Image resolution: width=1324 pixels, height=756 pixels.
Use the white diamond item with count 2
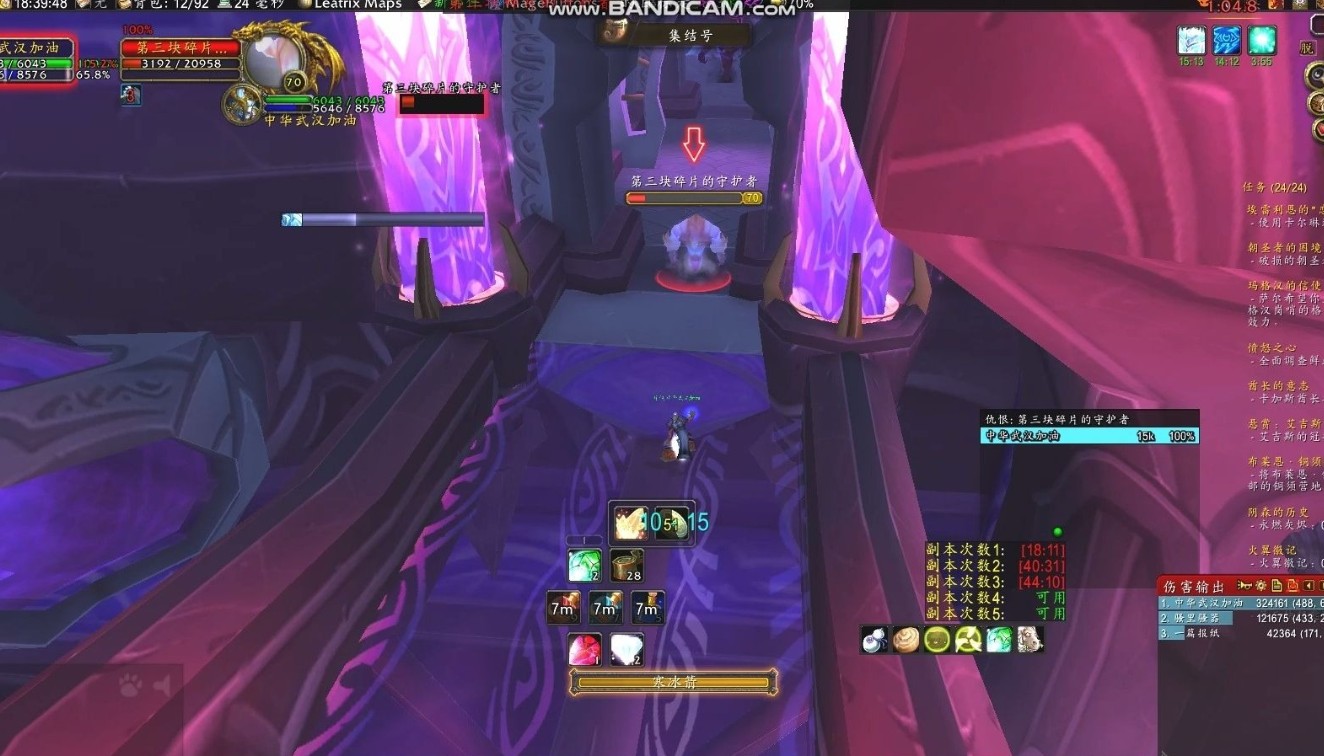(626, 650)
